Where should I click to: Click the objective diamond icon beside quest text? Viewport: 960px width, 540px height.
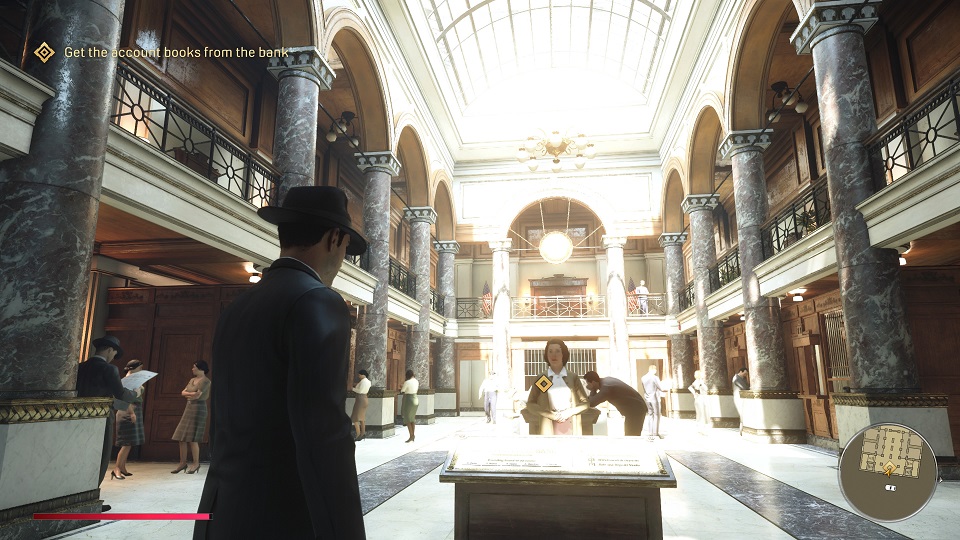[44, 52]
